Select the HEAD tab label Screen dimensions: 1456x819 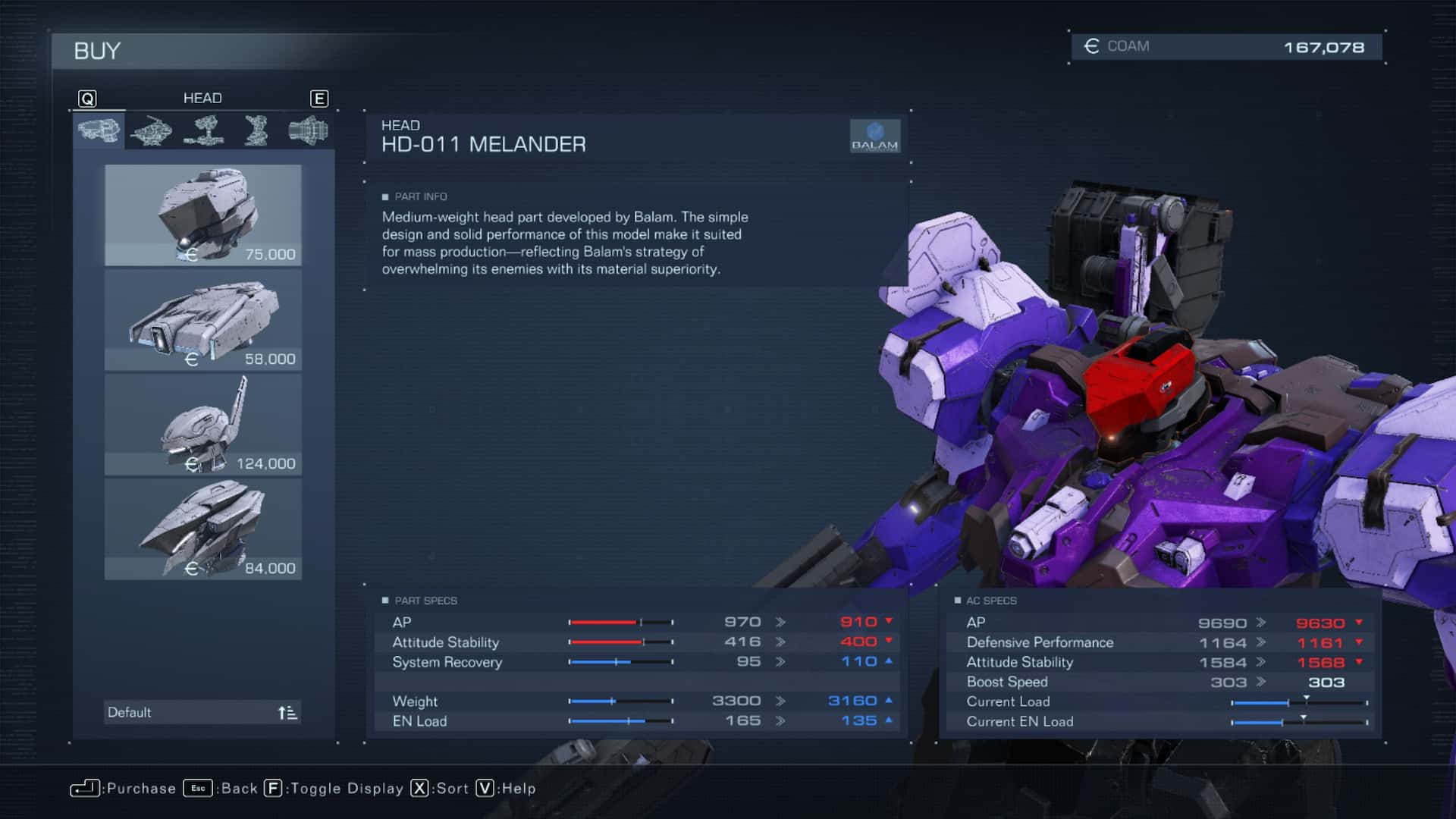[202, 98]
